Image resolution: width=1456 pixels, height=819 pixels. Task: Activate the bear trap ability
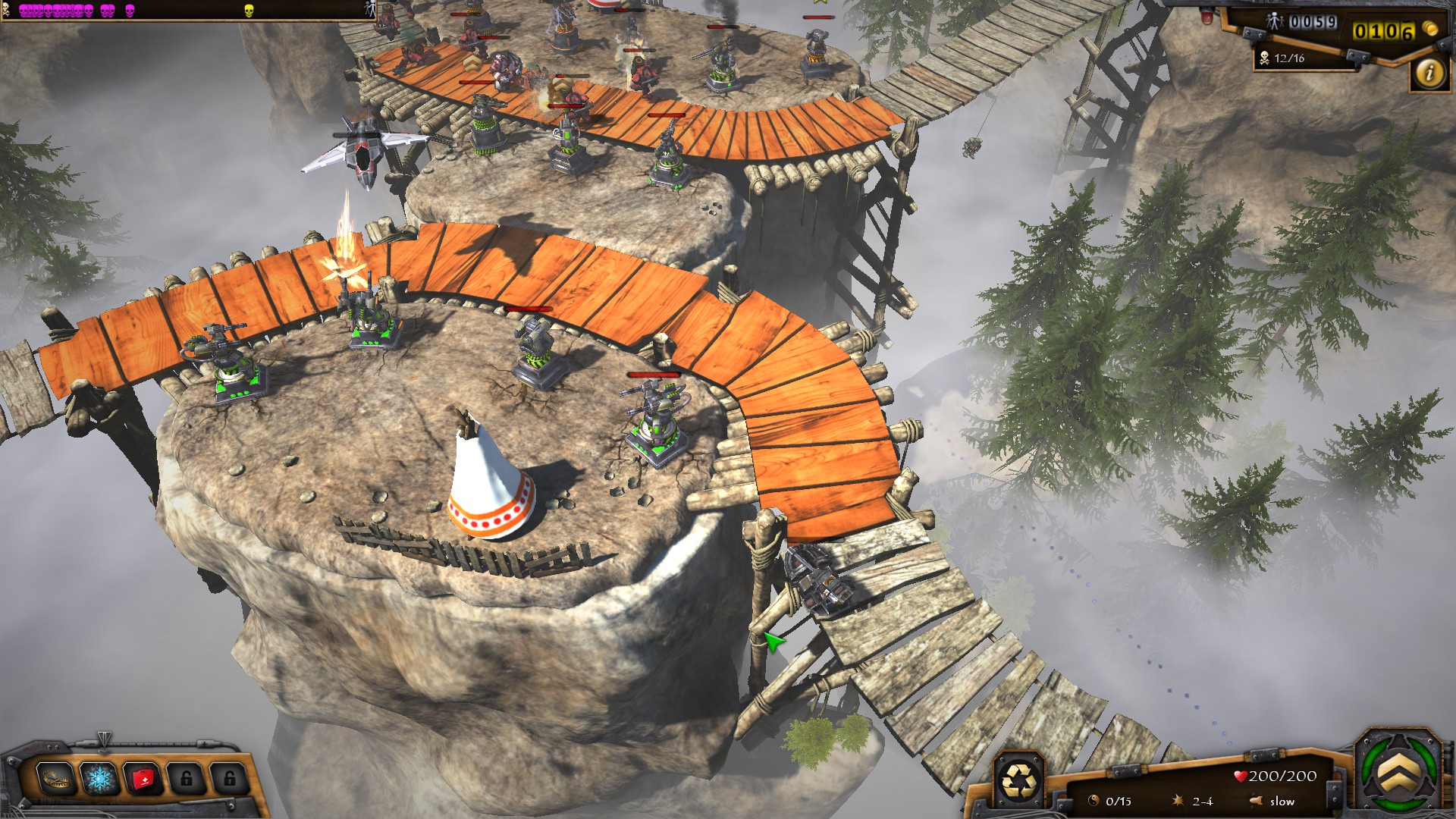click(55, 778)
